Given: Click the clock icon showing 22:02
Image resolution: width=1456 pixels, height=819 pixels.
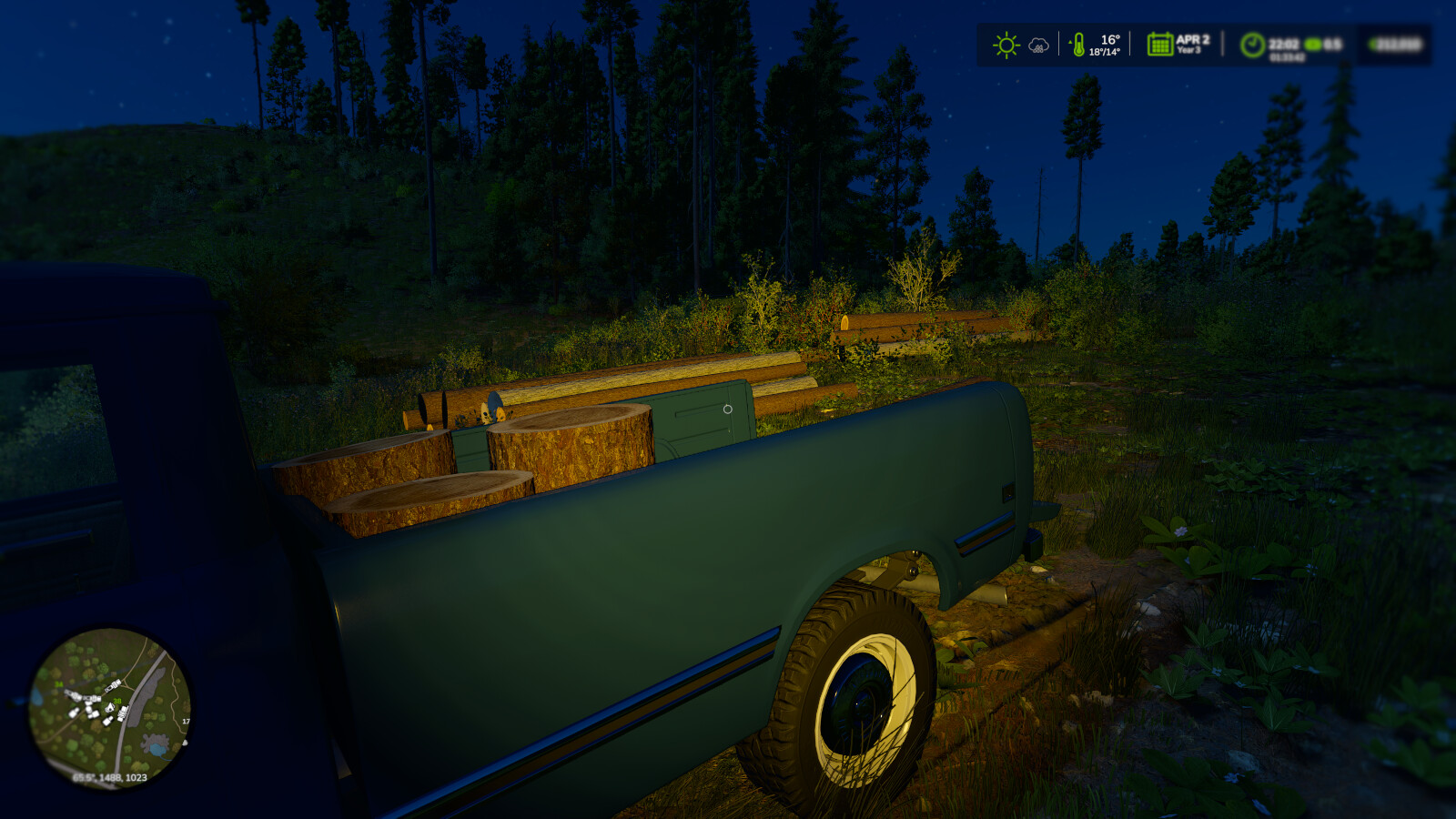Looking at the screenshot, I should tap(1253, 44).
